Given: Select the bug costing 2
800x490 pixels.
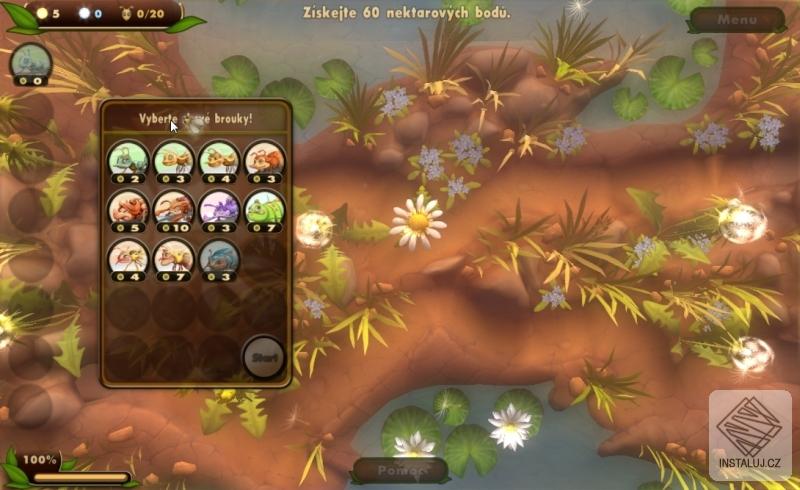Looking at the screenshot, I should click(128, 159).
